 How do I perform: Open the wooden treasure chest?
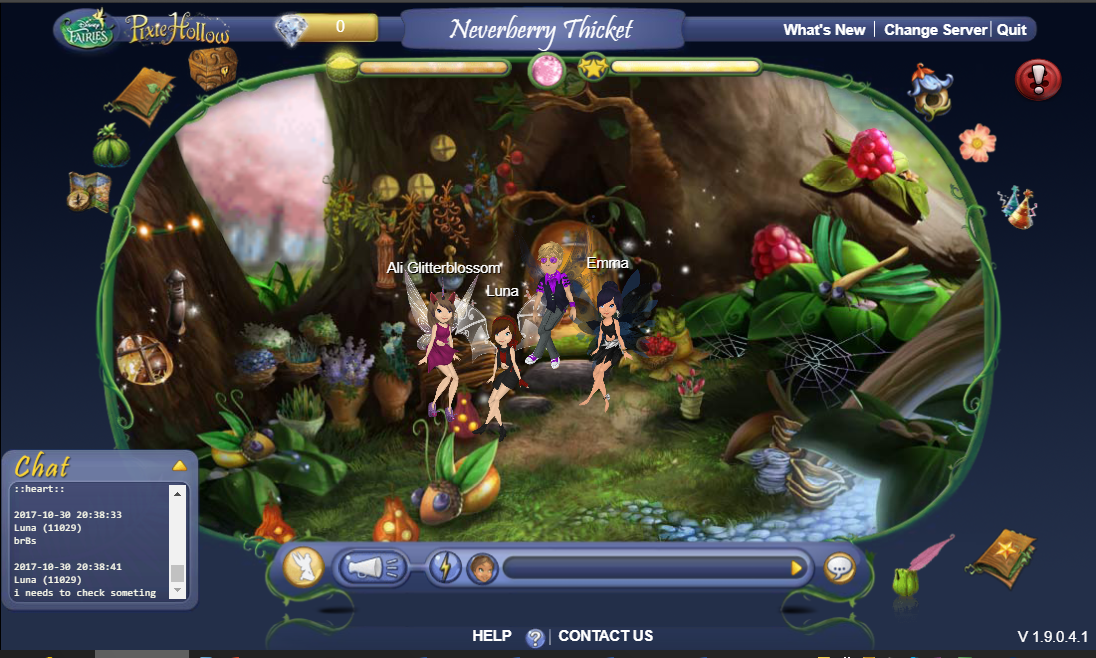tap(212, 68)
